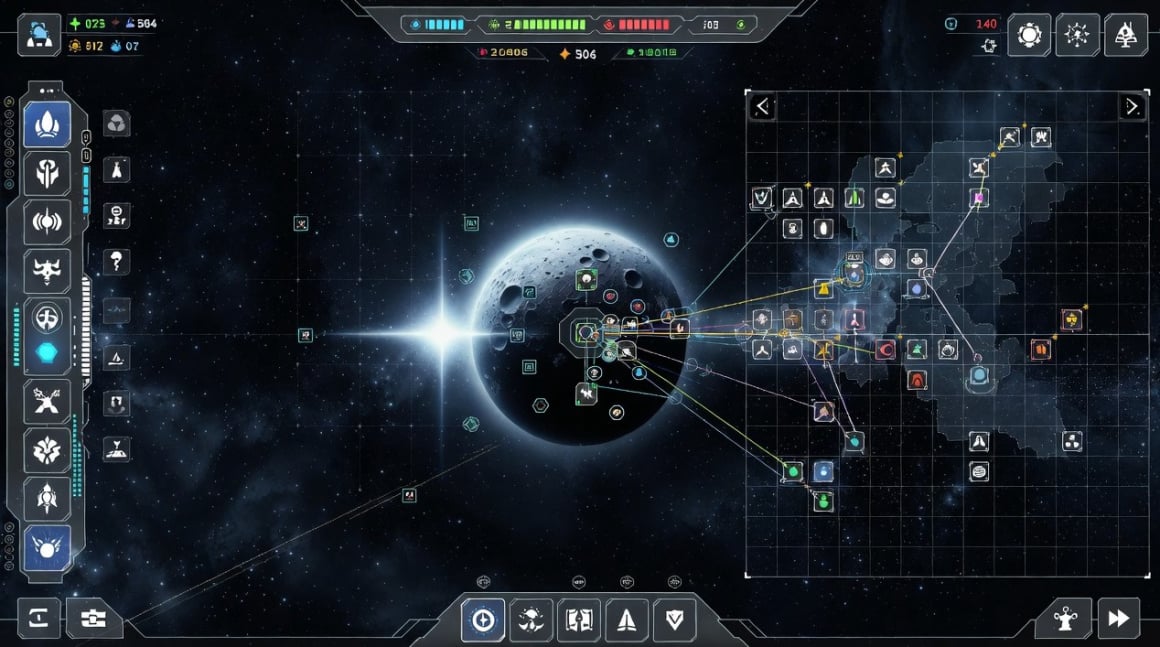The height and width of the screenshot is (647, 1160).
Task: Choose the open book icon in bottom bar
Action: (x=578, y=620)
